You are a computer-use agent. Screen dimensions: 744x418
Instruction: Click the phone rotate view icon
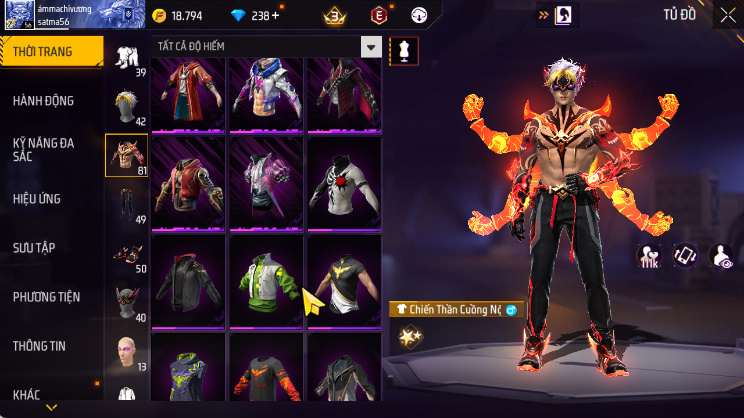(x=685, y=256)
